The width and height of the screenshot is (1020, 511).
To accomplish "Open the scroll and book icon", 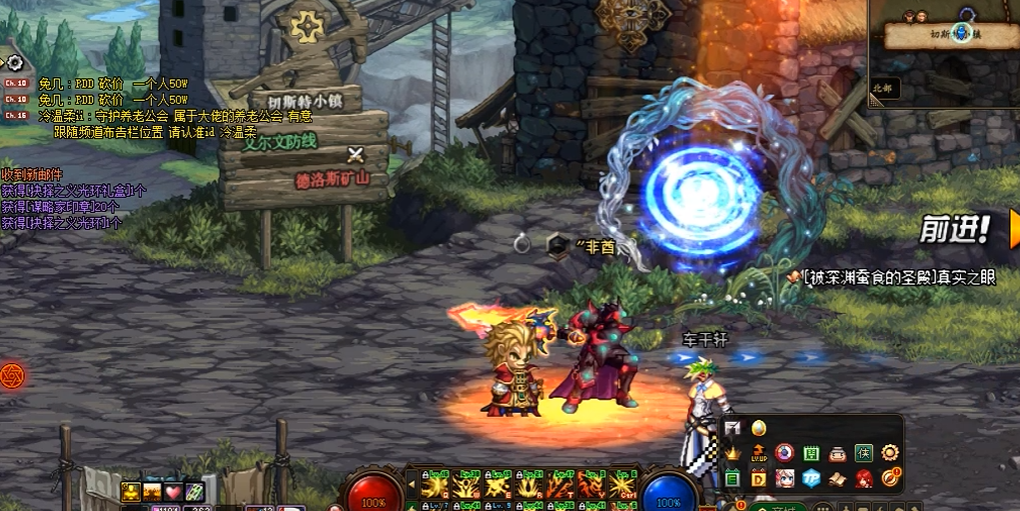I will tap(837, 478).
